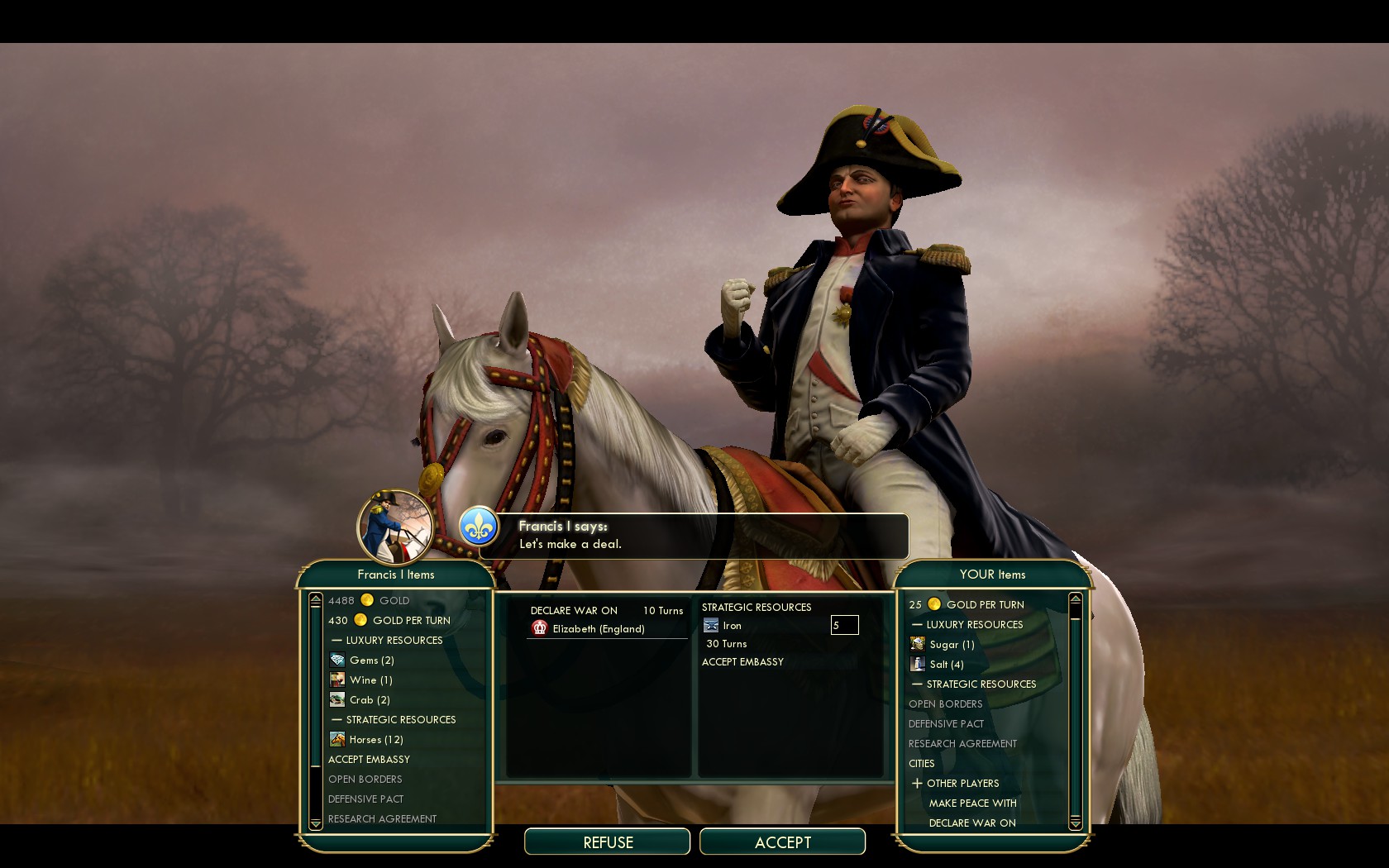1389x868 pixels.
Task: Refuse the trade deal
Action: 607,842
